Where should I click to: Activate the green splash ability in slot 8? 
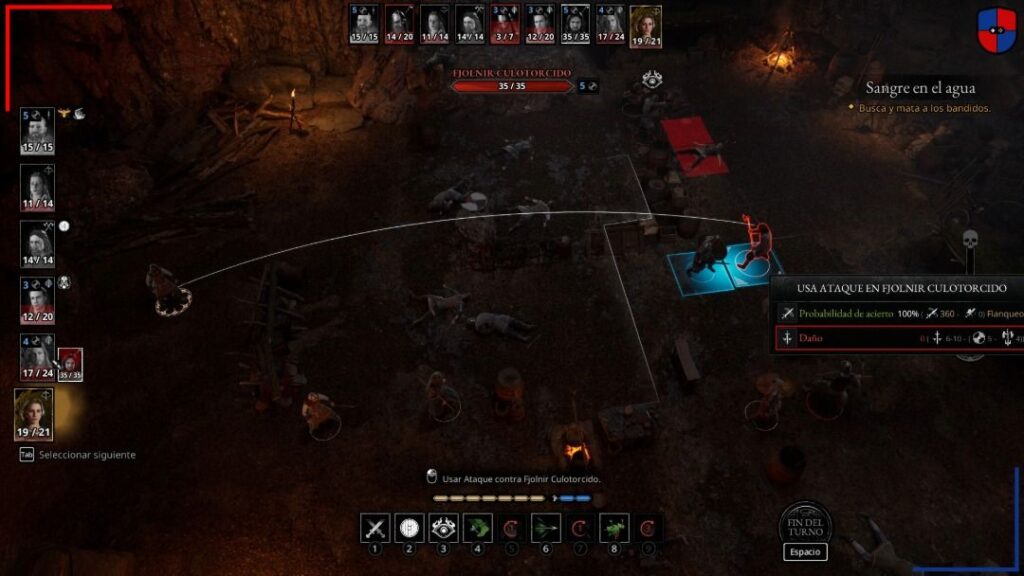tap(613, 528)
